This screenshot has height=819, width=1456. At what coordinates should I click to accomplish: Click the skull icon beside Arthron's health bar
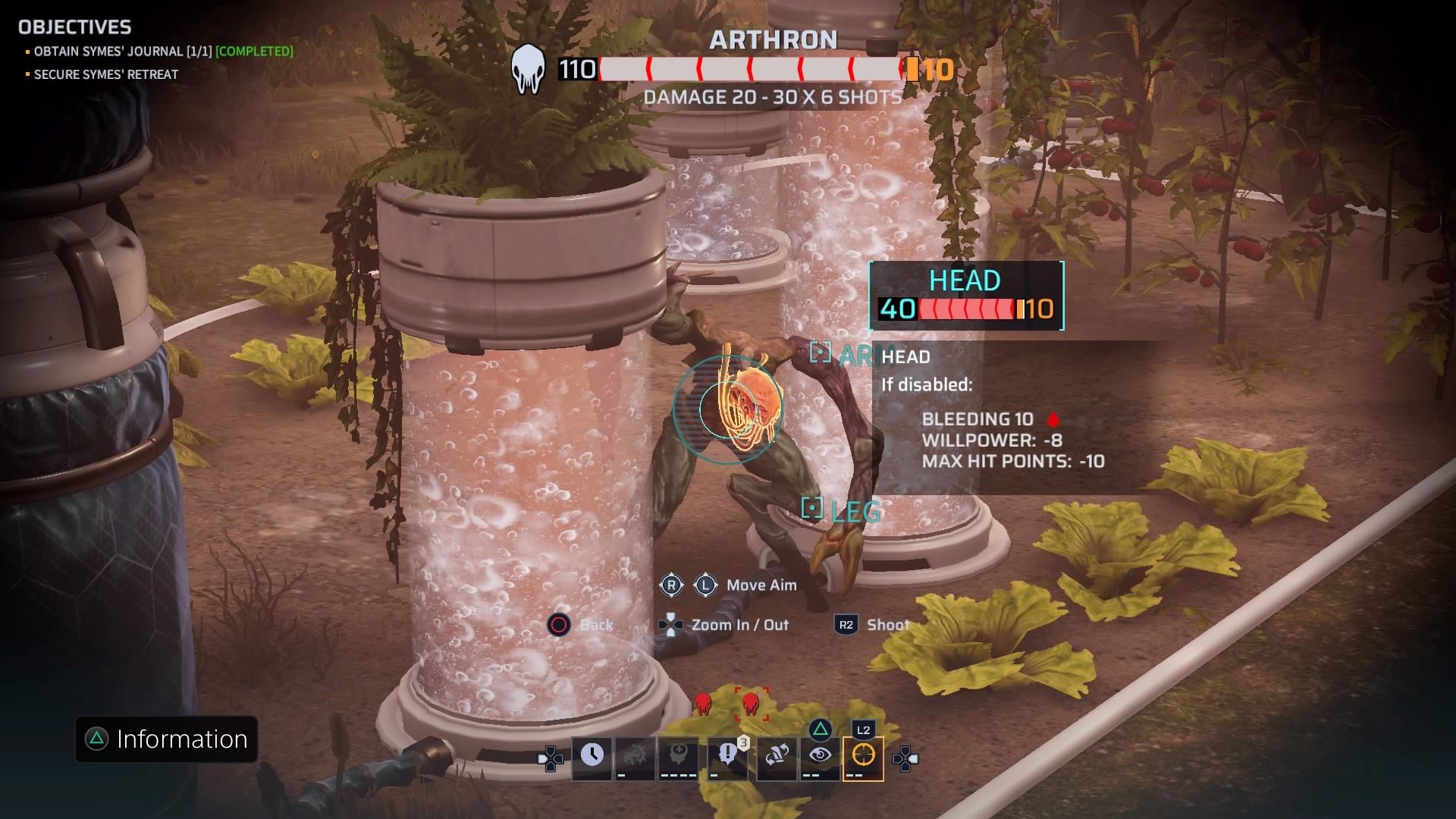(529, 69)
